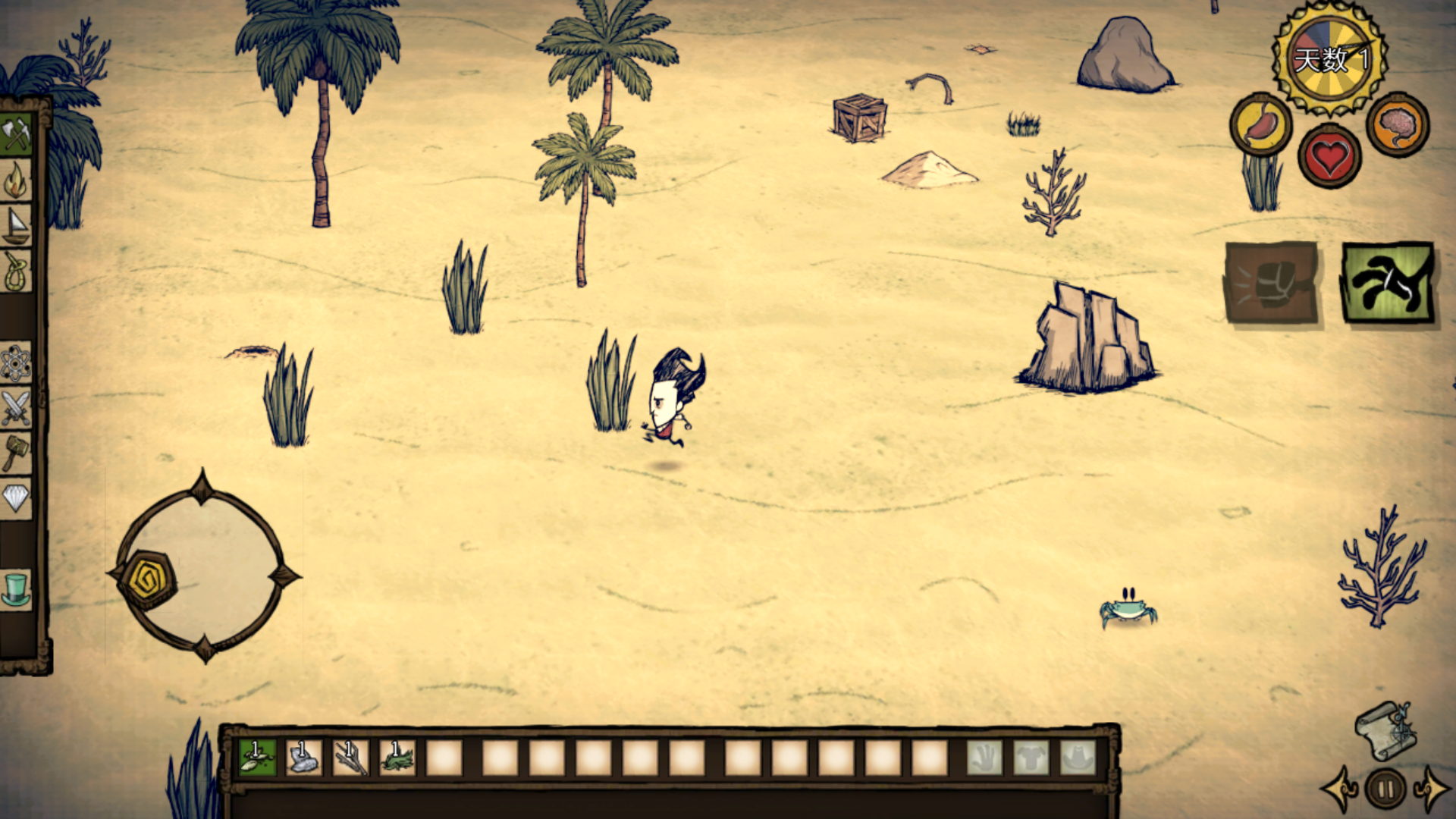1456x819 pixels.
Task: Pause the game
Action: click(x=1385, y=789)
